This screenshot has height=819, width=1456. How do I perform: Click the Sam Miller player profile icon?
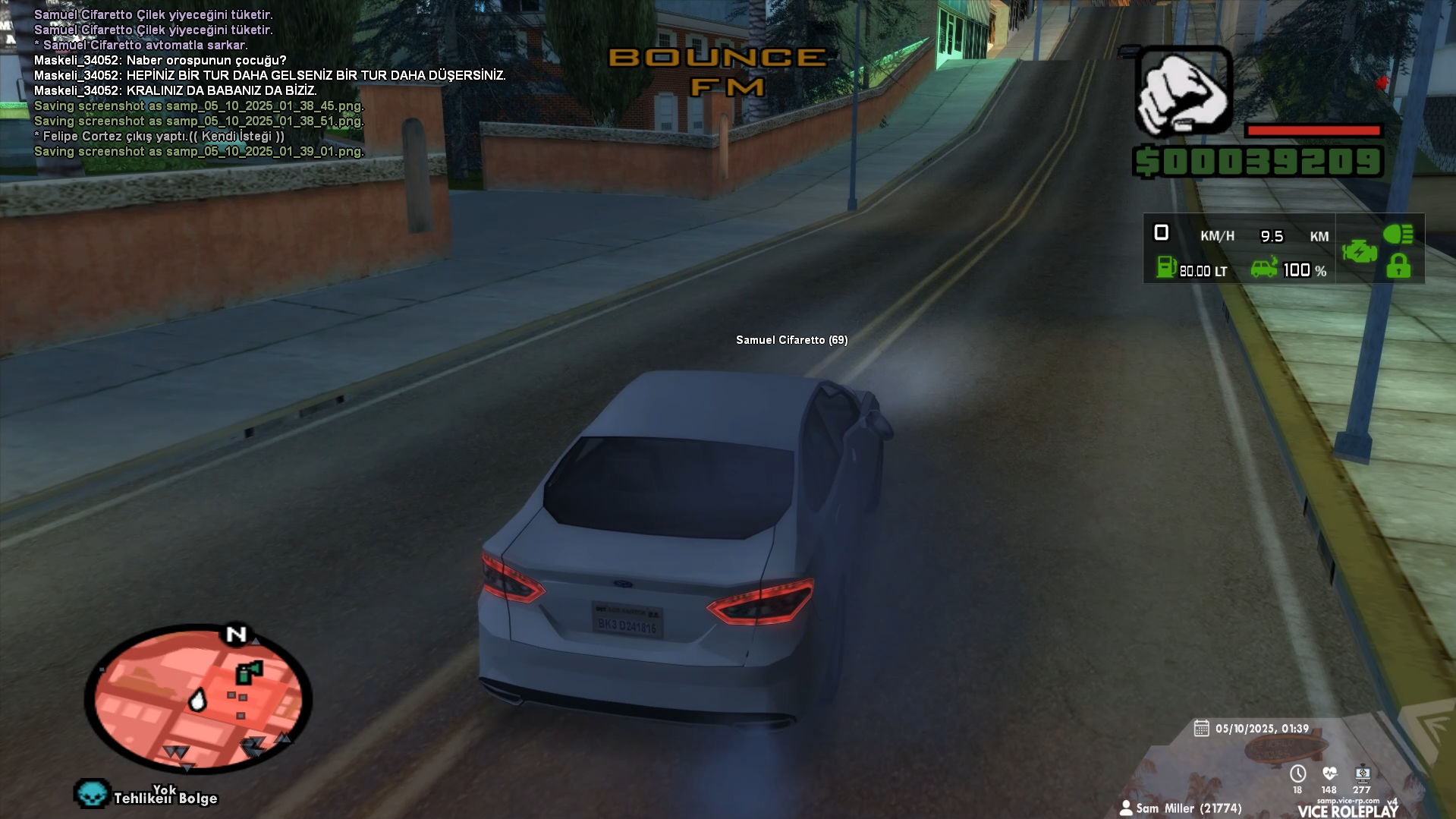1126,808
